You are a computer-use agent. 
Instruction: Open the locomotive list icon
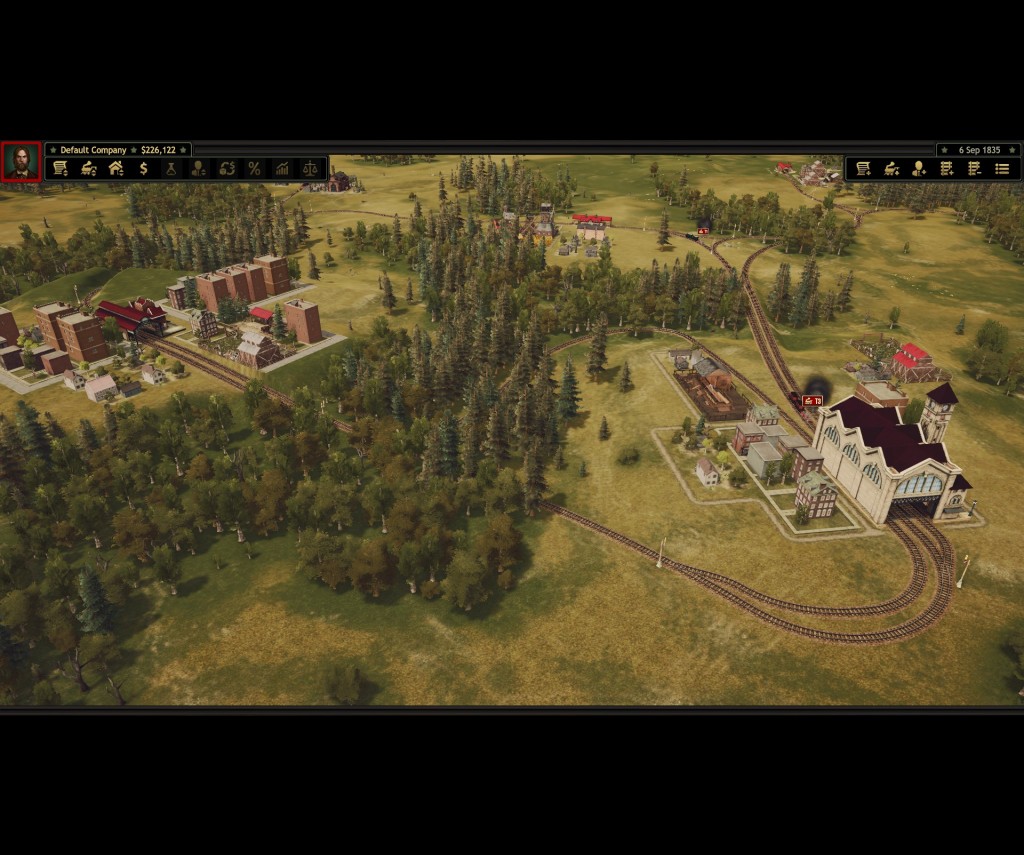click(89, 169)
